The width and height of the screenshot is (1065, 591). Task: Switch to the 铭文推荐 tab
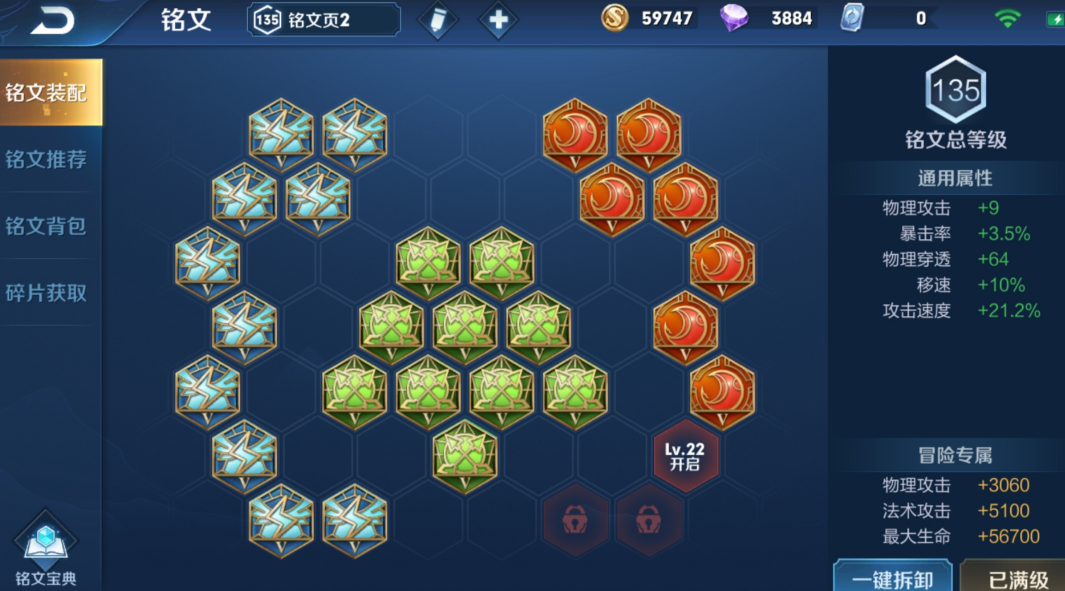(x=47, y=159)
